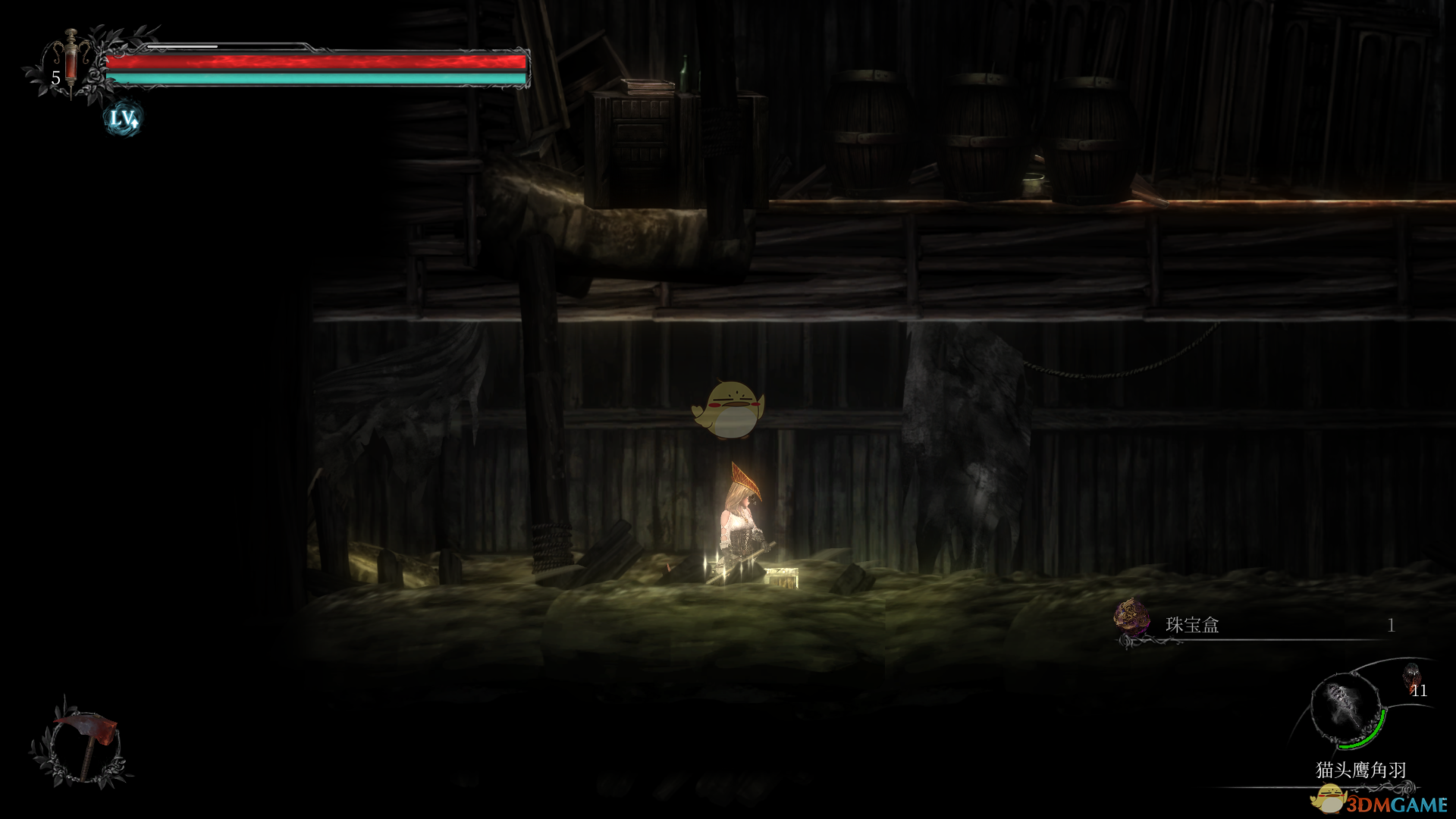Viewport: 1456px width, 819px height.
Task: Select the equipped axe weapon icon
Action: click(83, 742)
